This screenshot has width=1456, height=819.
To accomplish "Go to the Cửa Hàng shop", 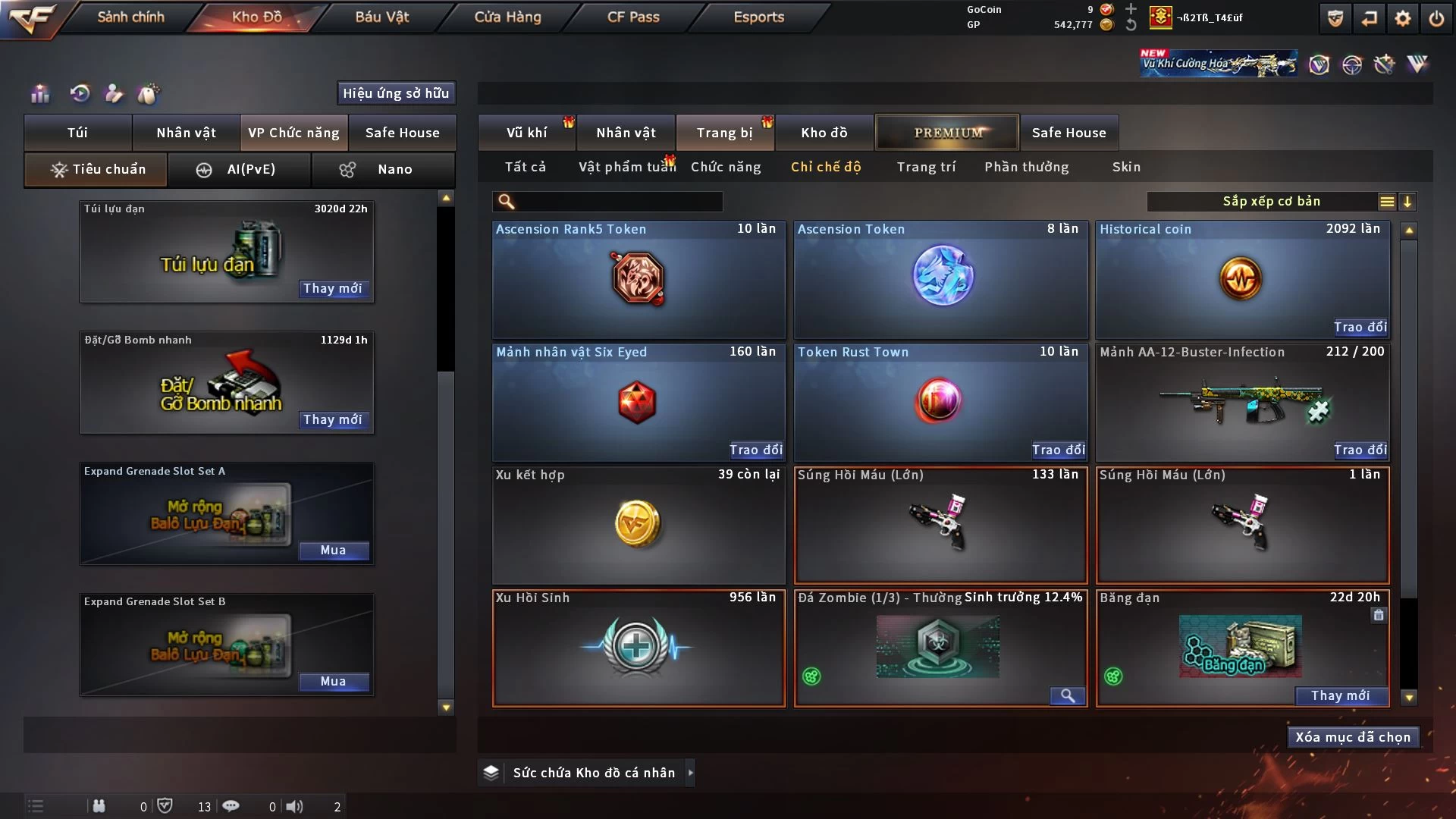I will tap(507, 17).
